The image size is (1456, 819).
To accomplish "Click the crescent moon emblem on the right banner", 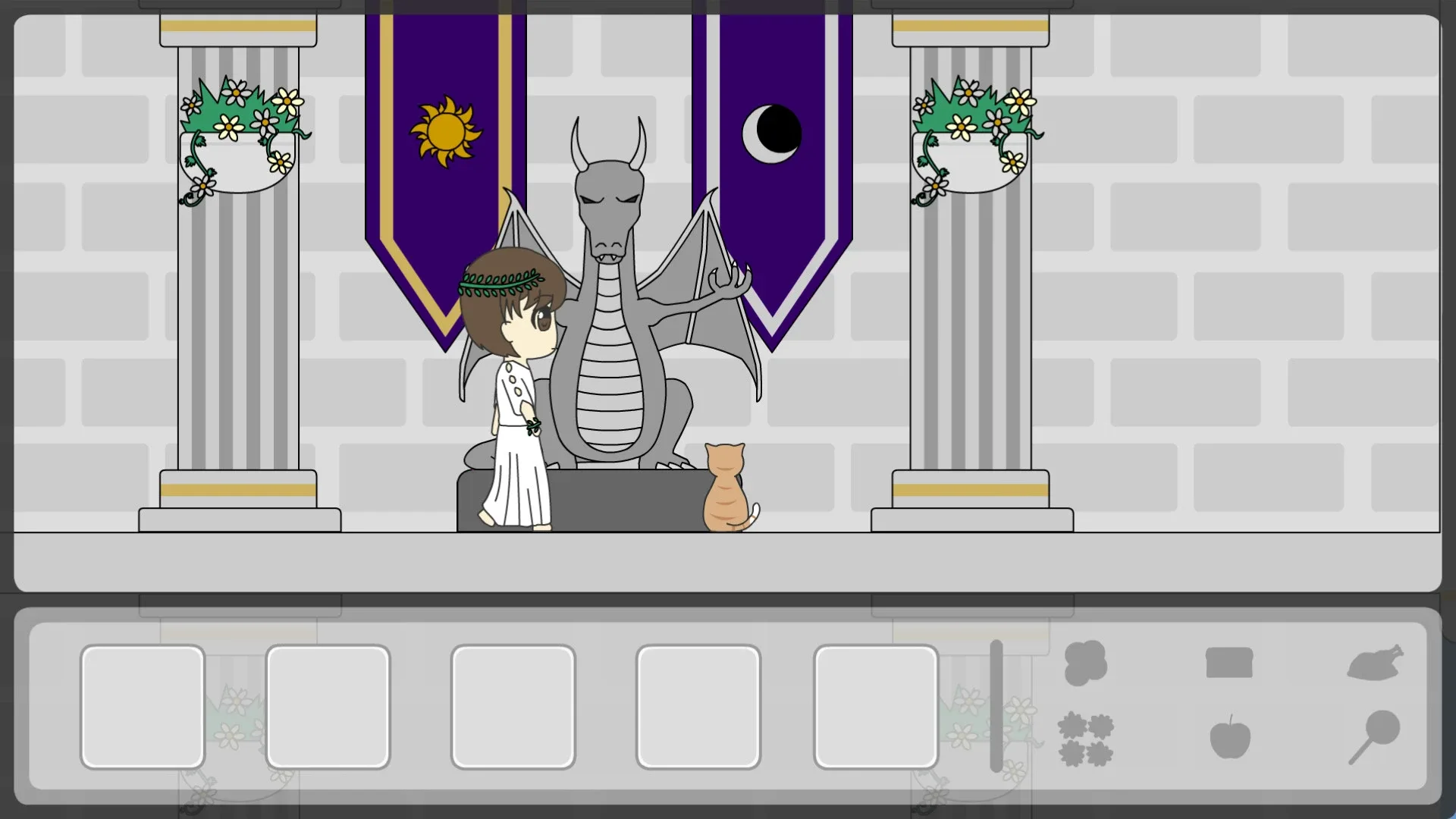I will point(771,134).
